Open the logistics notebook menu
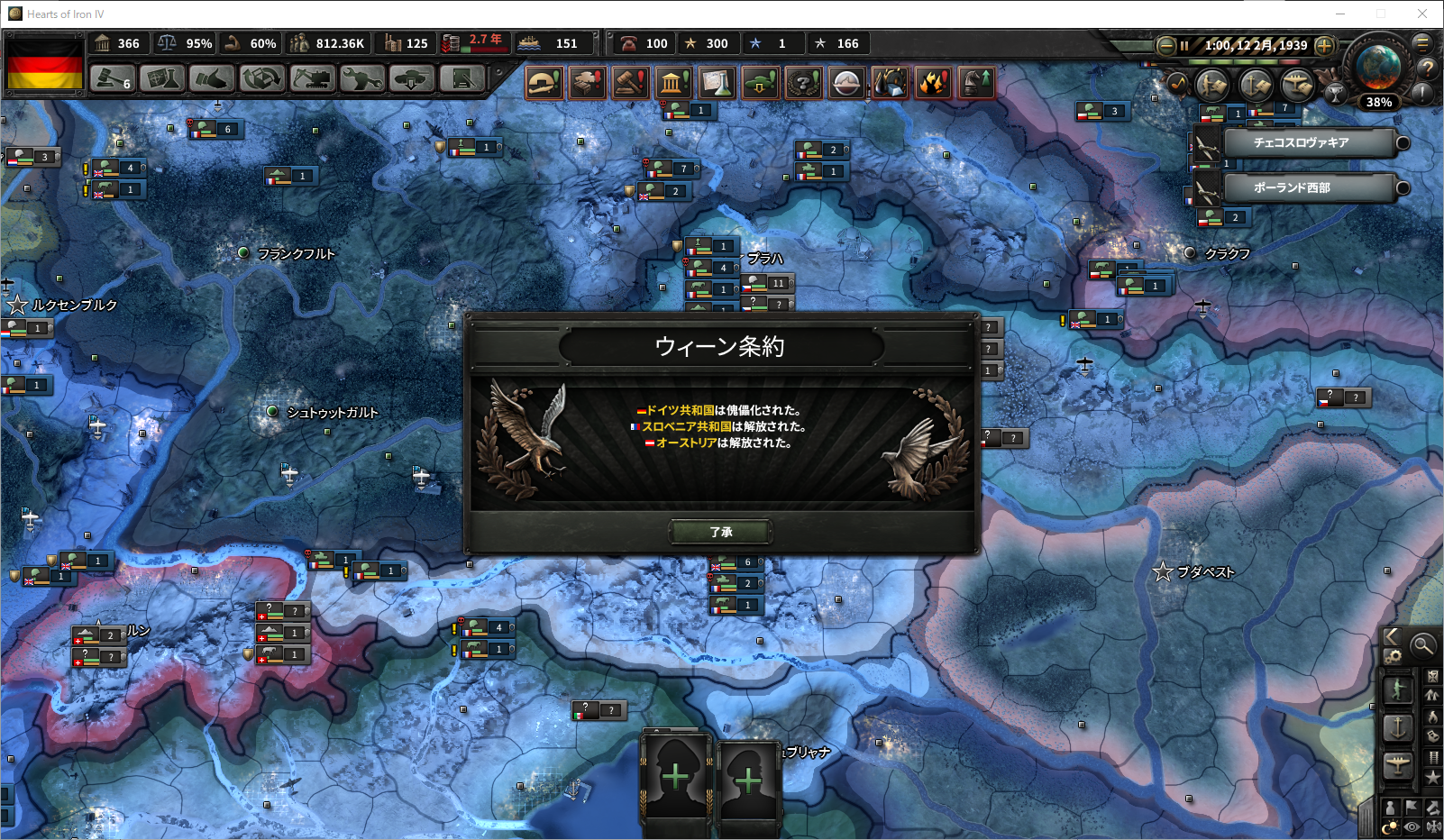 (x=462, y=79)
